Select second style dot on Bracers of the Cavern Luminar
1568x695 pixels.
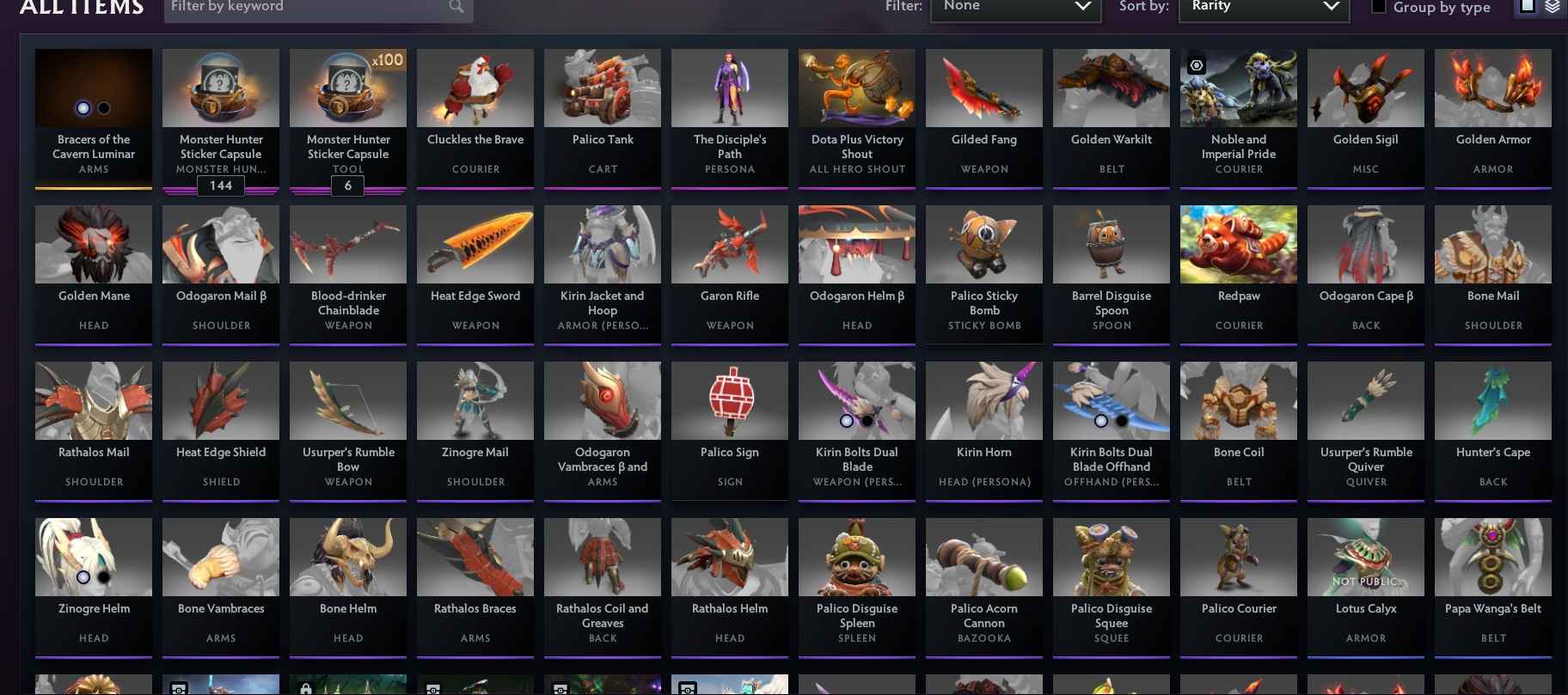(x=104, y=108)
